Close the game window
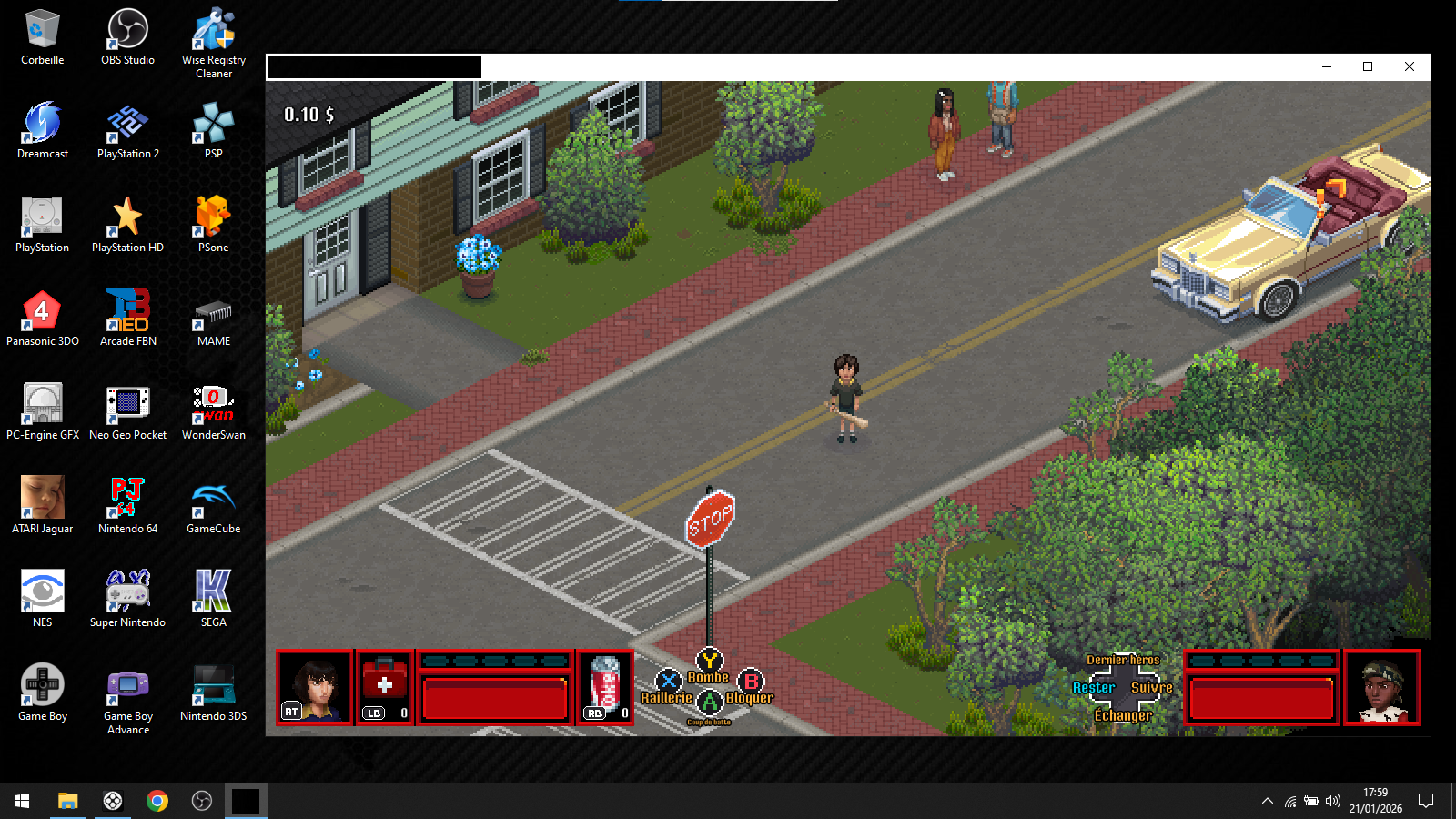 [1409, 66]
